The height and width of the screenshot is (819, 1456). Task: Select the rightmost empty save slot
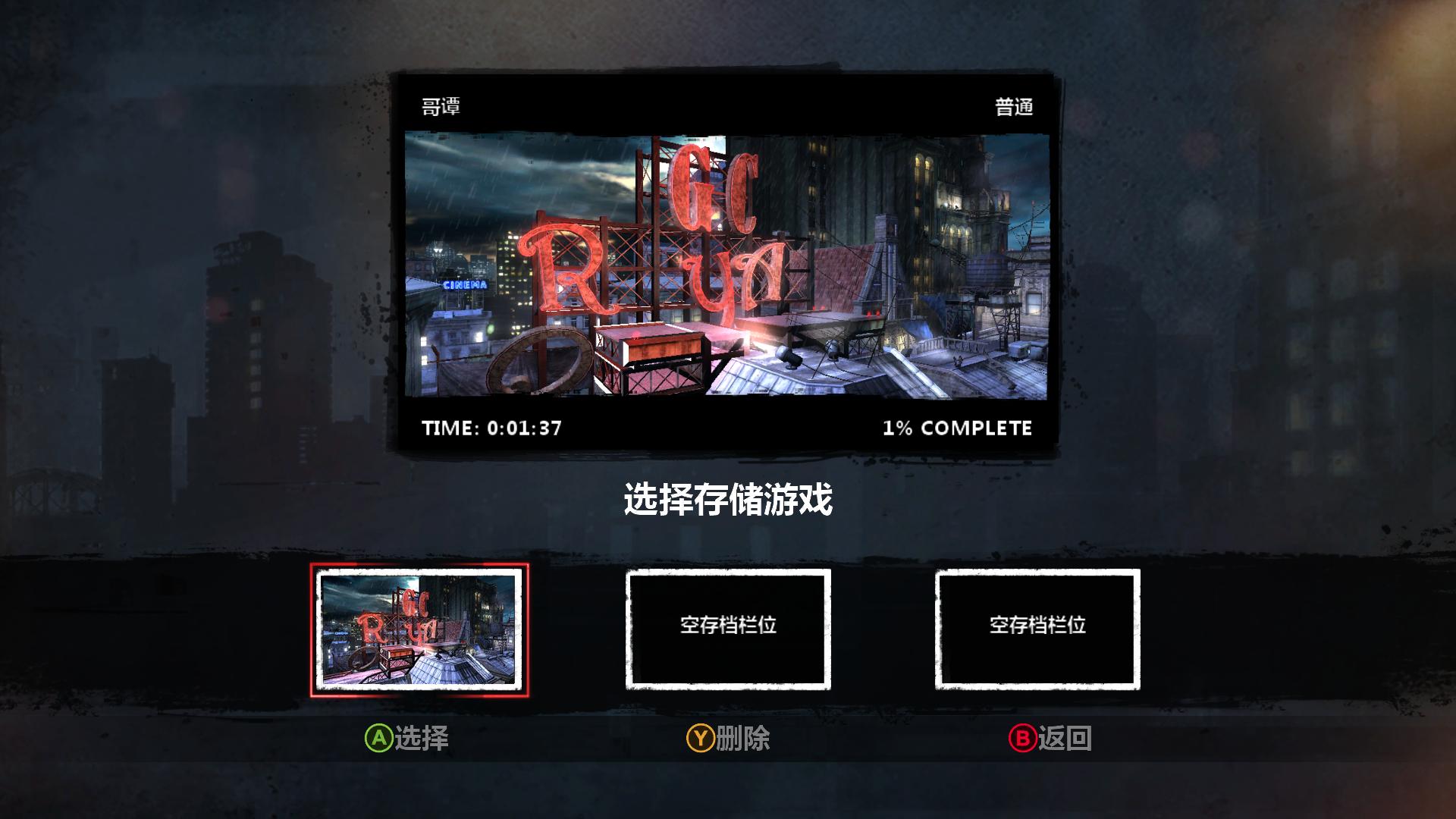point(1037,629)
